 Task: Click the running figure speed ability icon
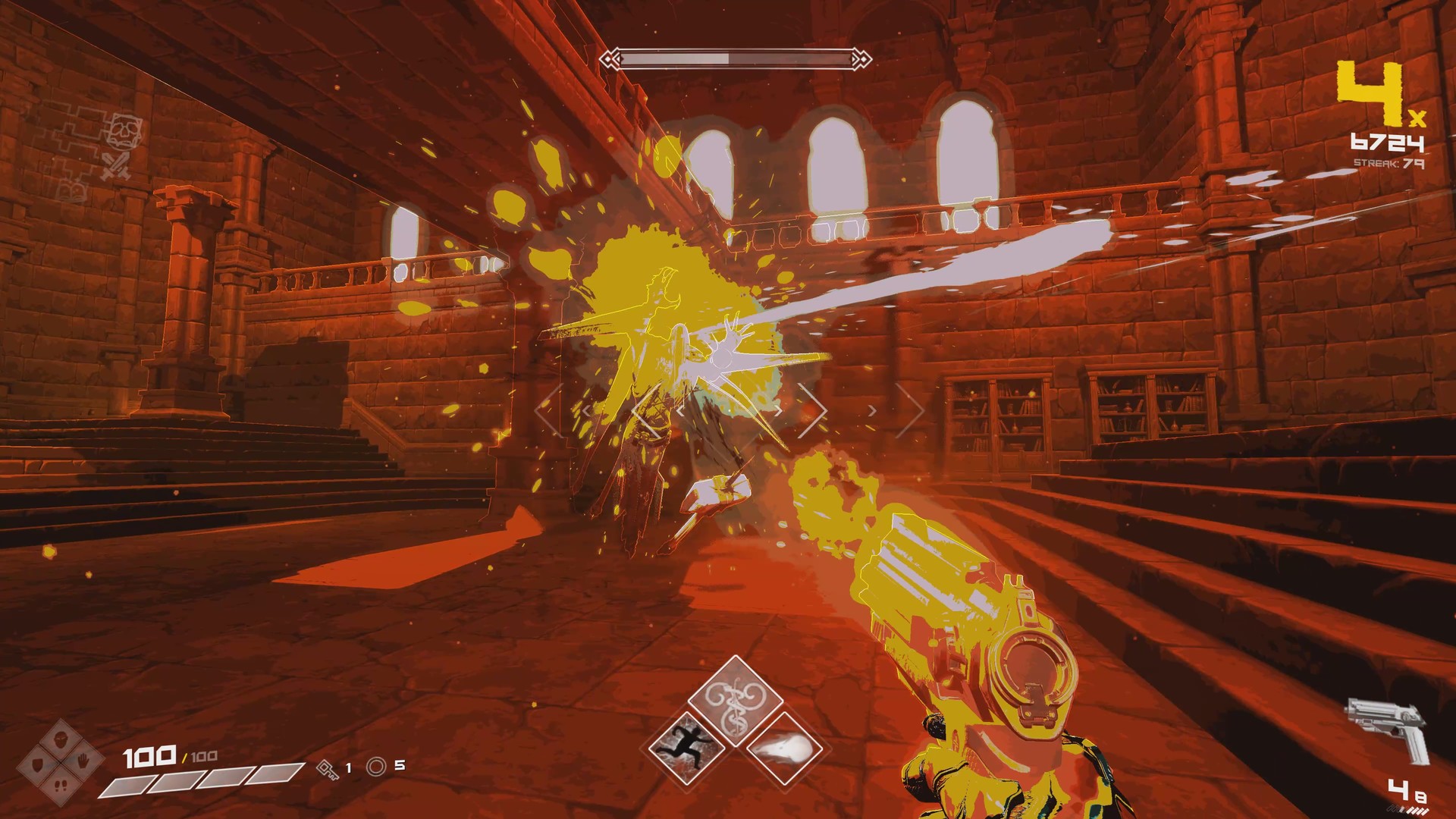tap(687, 748)
